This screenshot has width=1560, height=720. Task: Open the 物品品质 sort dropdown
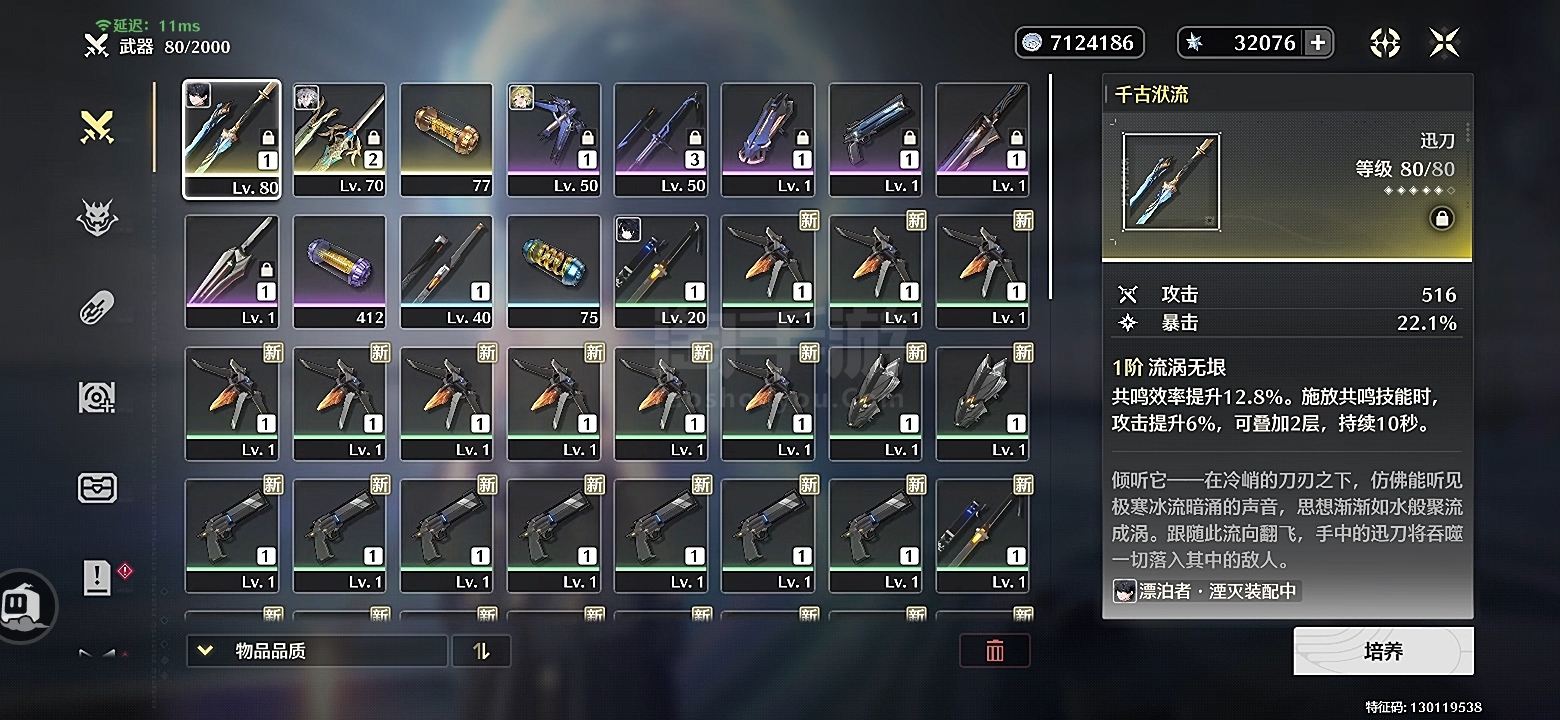316,651
